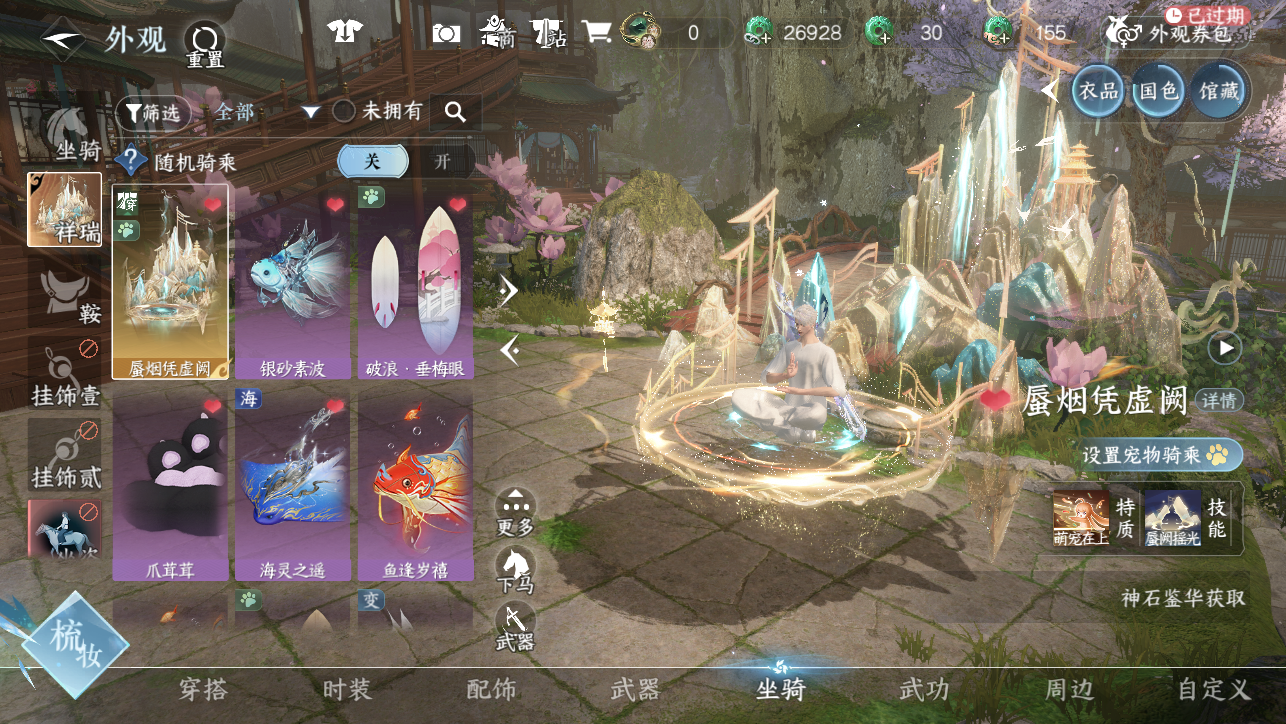Viewport: 1286px width, 724px height.
Task: Open the 外观券包 voucher pack
Action: [x=1176, y=33]
